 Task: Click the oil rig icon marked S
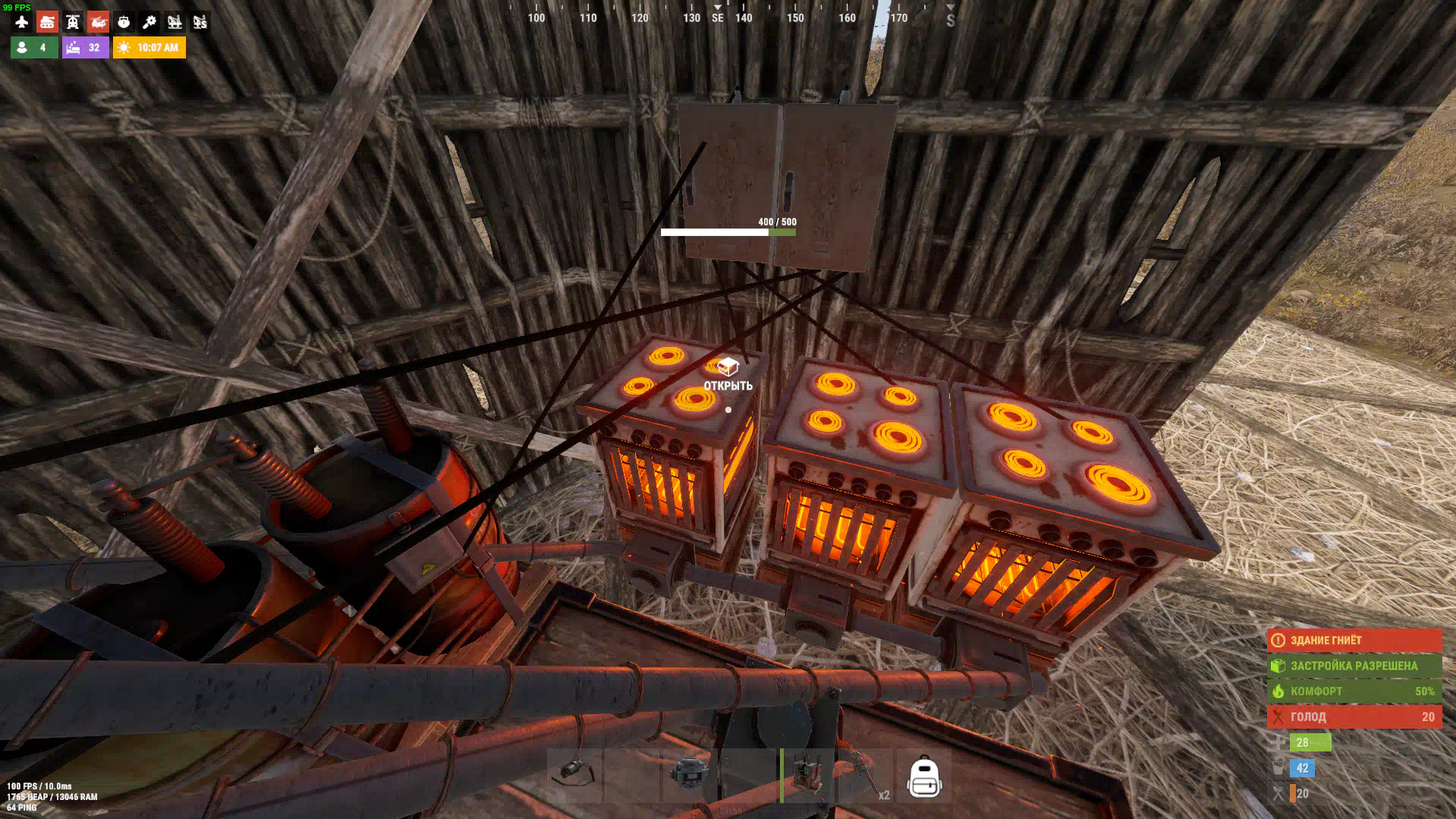200,22
